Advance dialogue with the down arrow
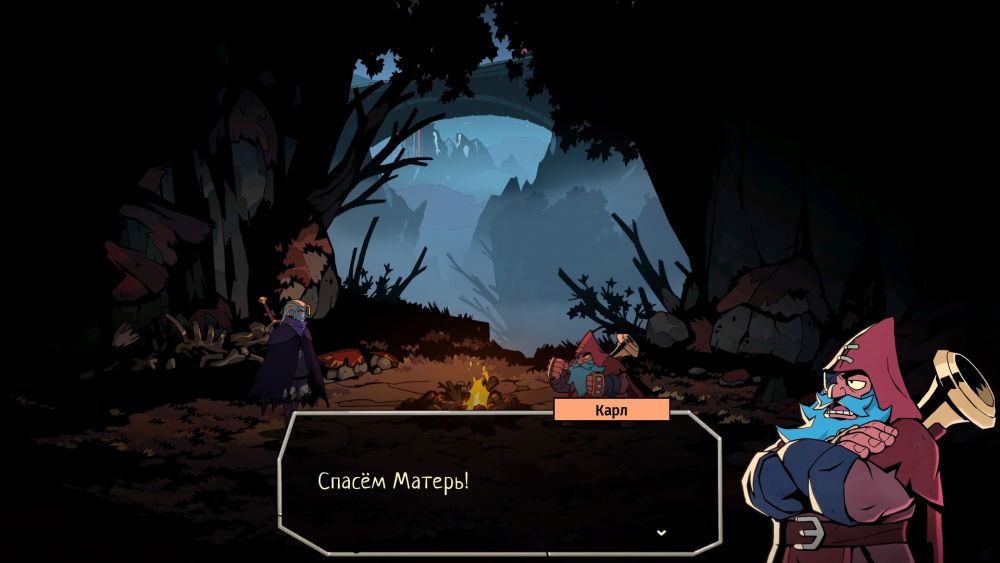Image resolution: width=1000 pixels, height=563 pixels. click(x=660, y=532)
